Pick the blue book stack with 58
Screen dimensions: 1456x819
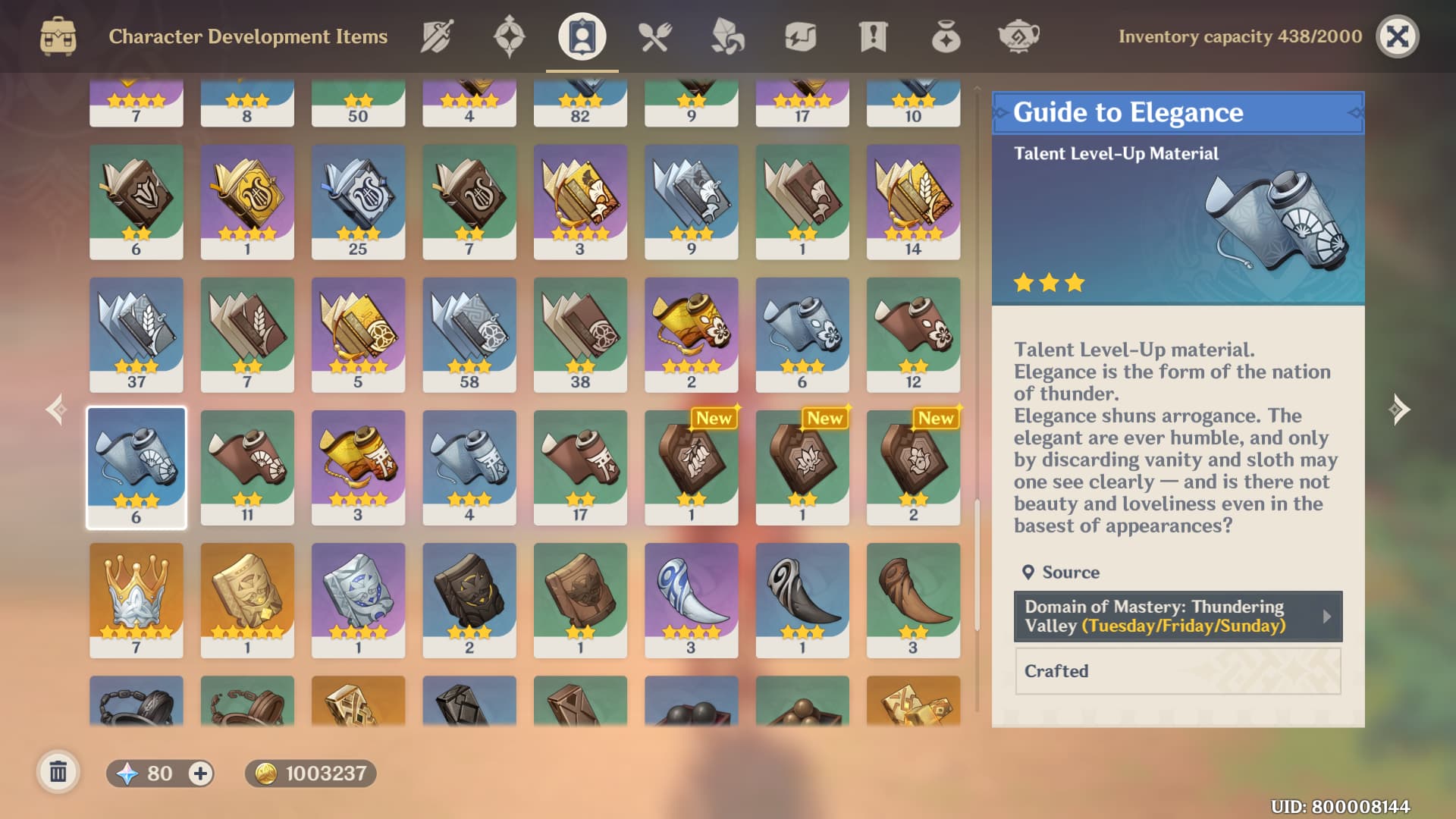point(469,334)
